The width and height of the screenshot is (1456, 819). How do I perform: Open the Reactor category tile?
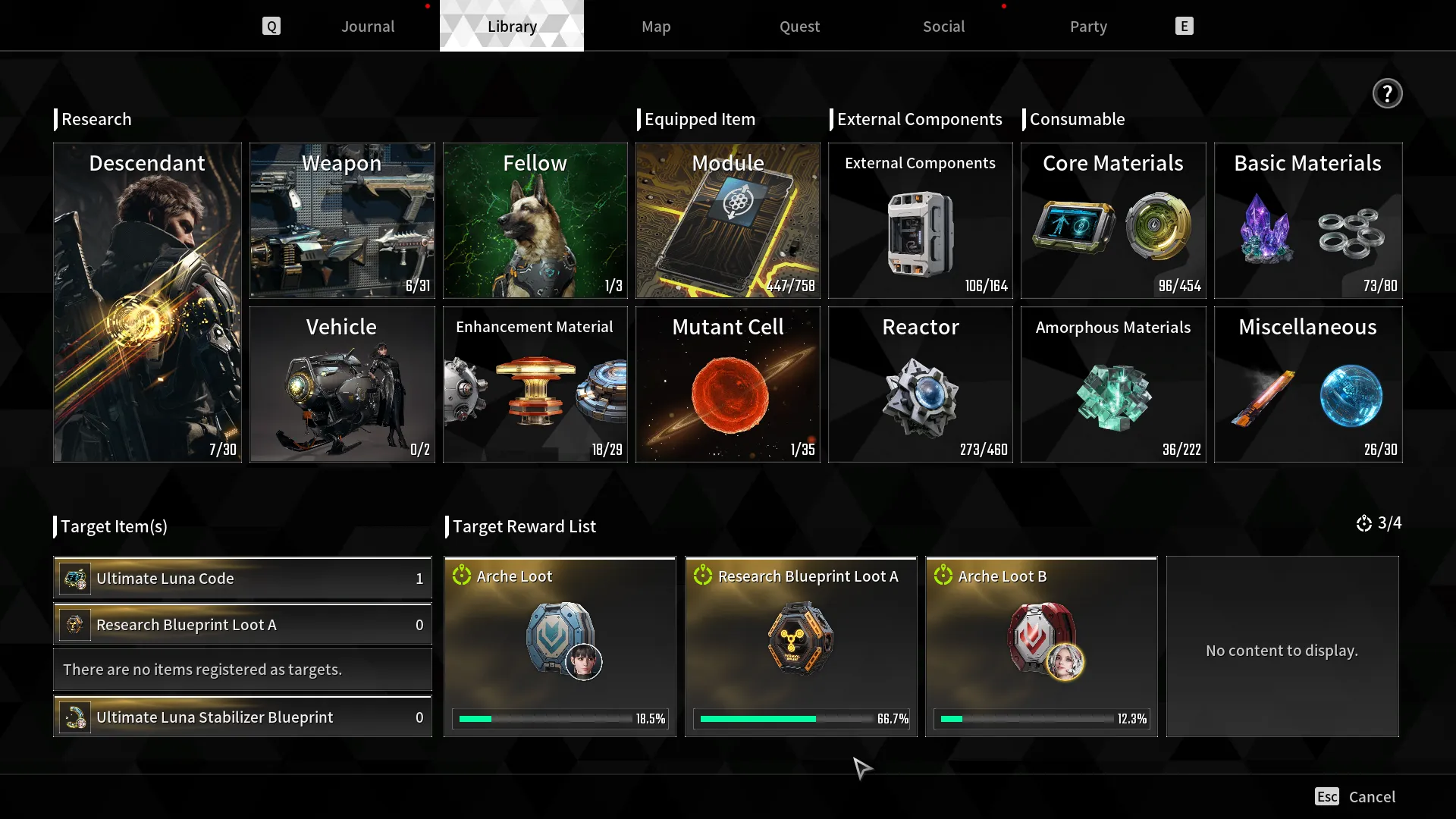920,384
